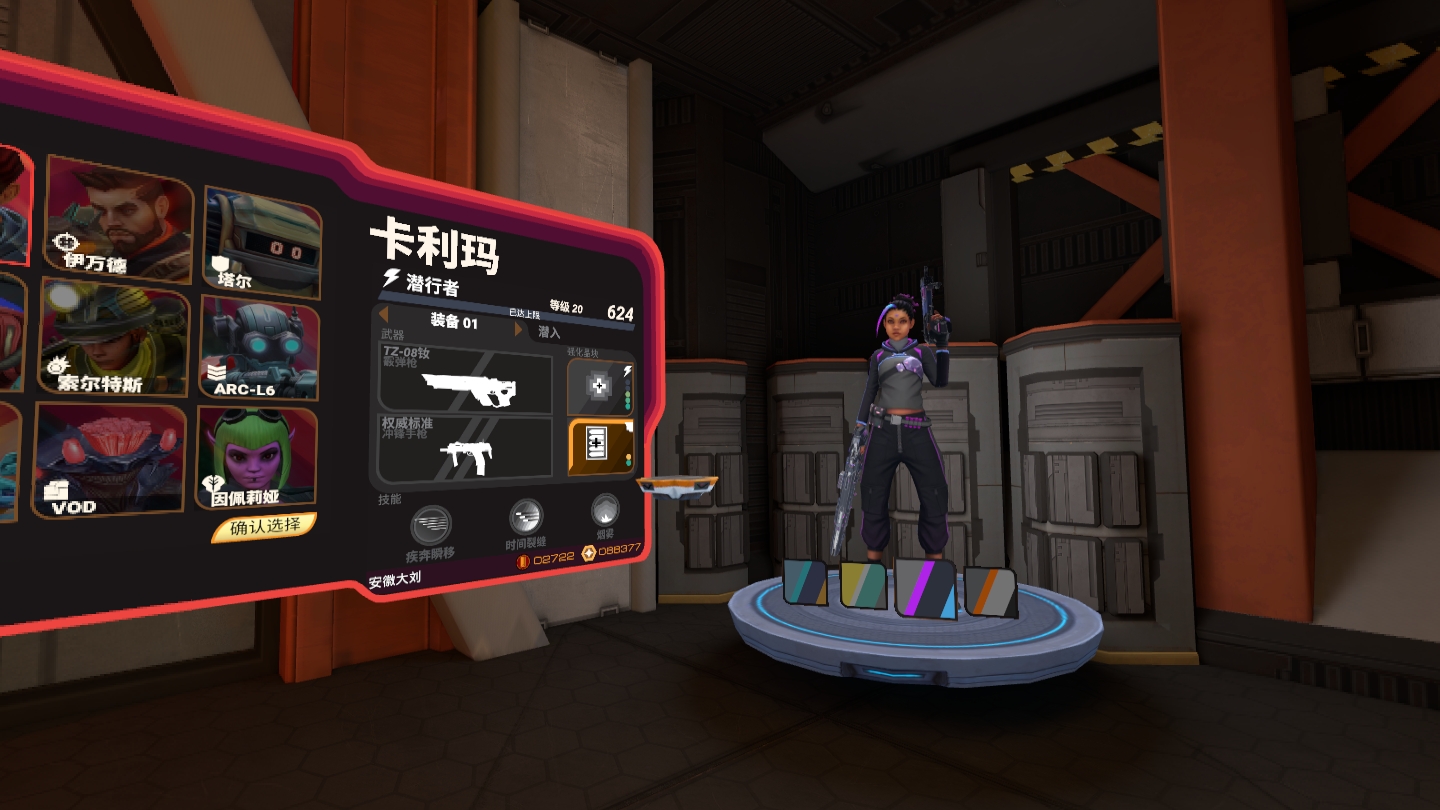The width and height of the screenshot is (1440, 810).
Task: Apply the purple-striped skin swatch
Action: pos(926,587)
